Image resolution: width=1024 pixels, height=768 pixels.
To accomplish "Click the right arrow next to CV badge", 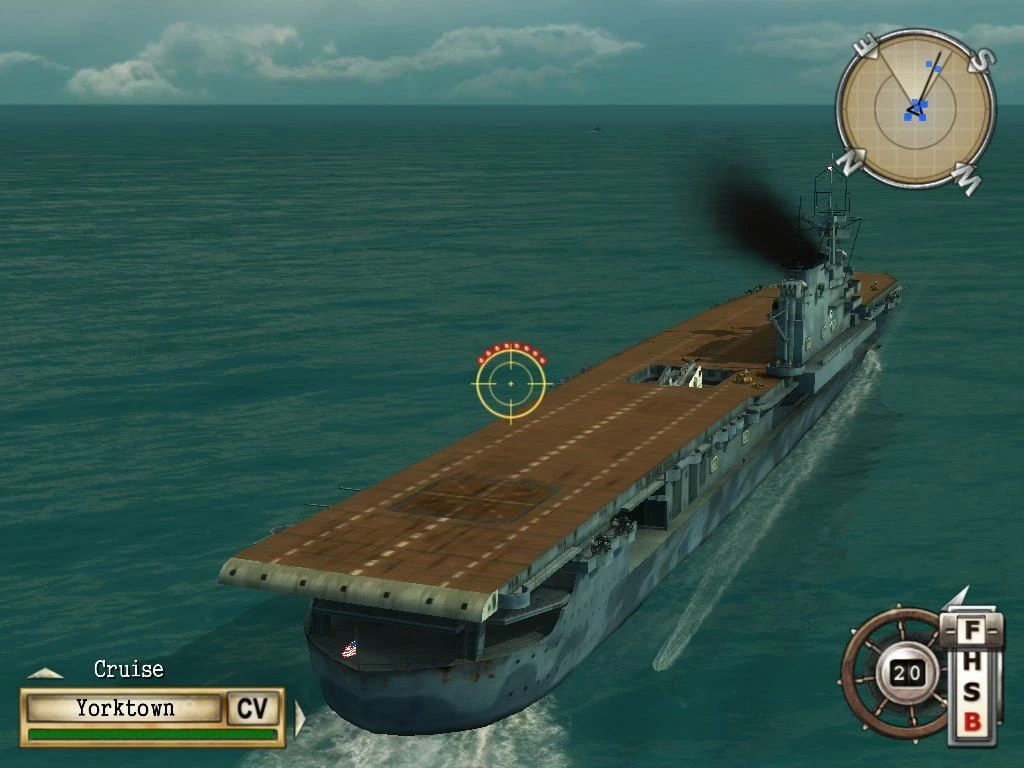I will point(298,717).
